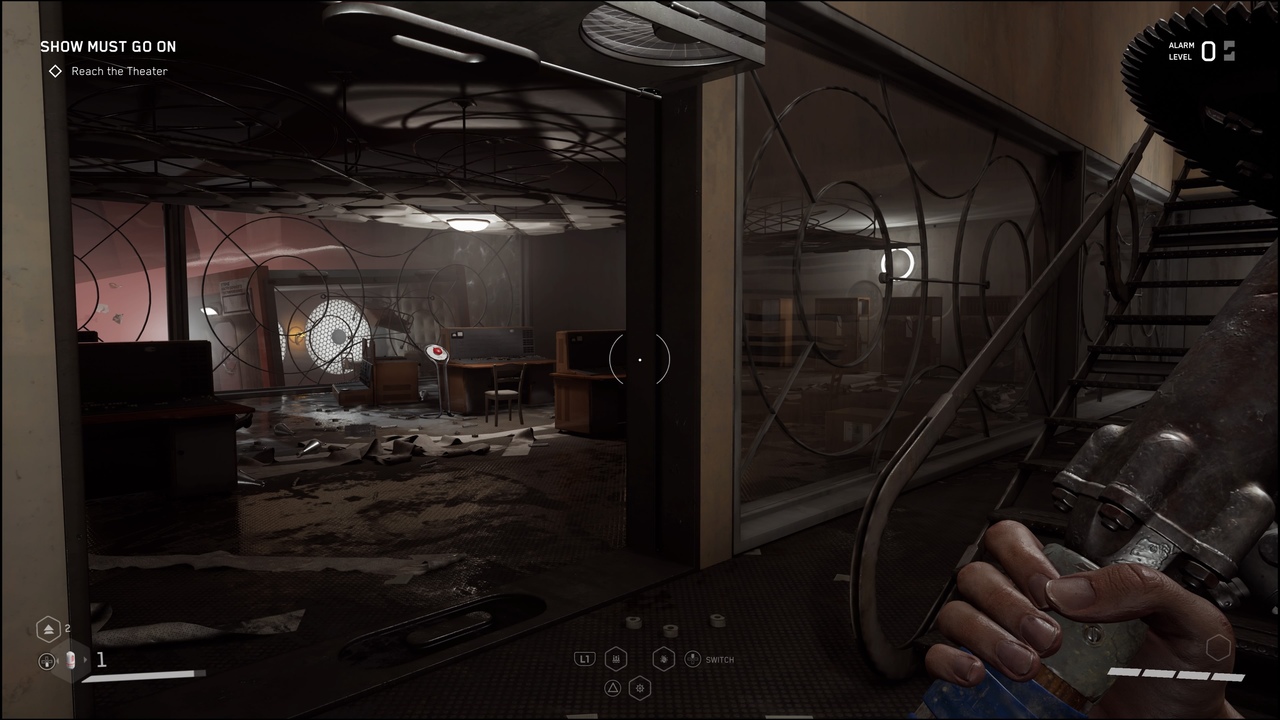
Task: Toggle the alarm level bars indicator
Action: 1229,52
